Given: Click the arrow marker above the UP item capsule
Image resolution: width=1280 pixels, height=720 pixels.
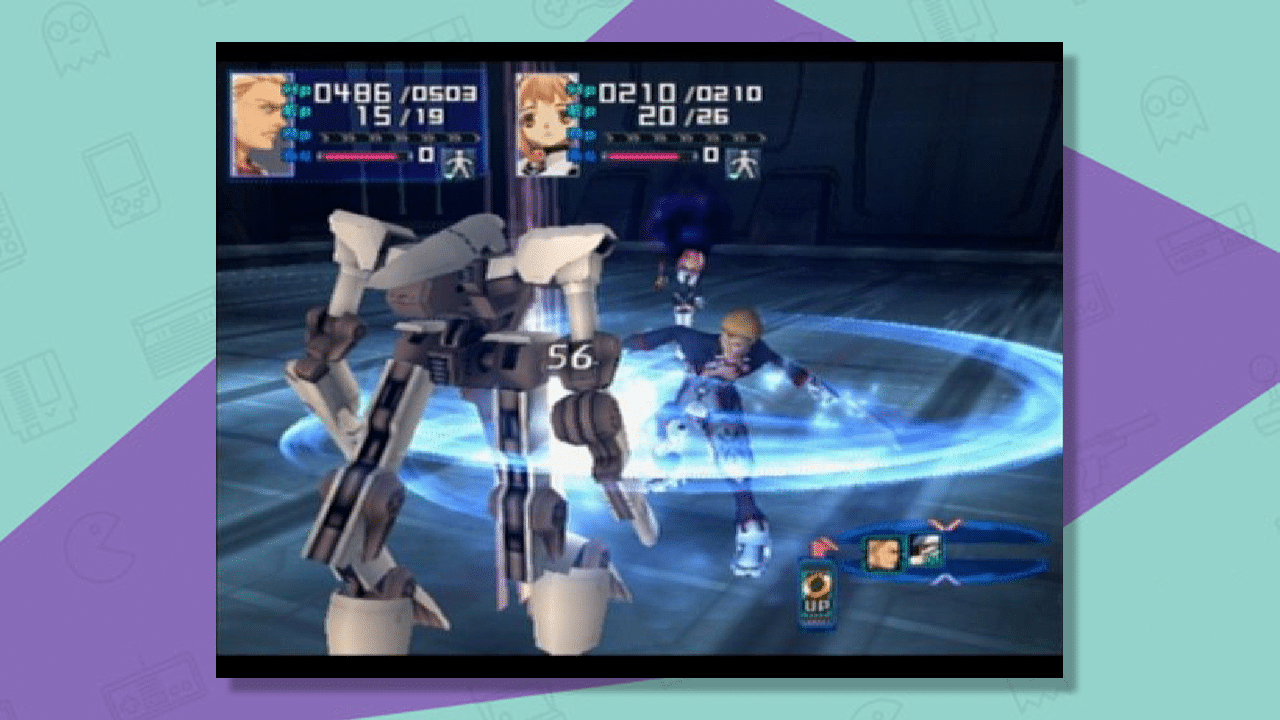Looking at the screenshot, I should point(822,547).
